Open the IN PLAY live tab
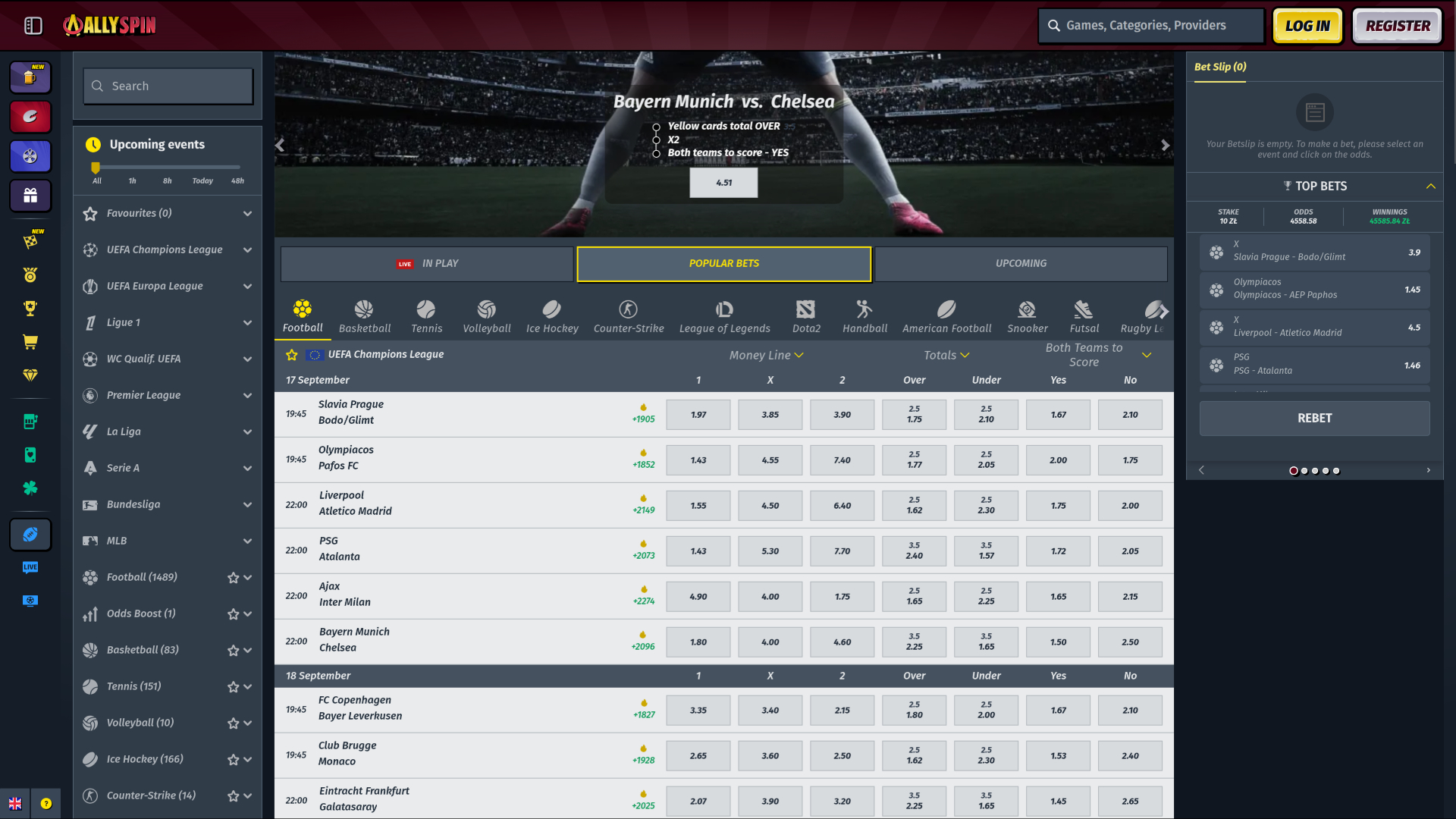 pyautogui.click(x=426, y=263)
